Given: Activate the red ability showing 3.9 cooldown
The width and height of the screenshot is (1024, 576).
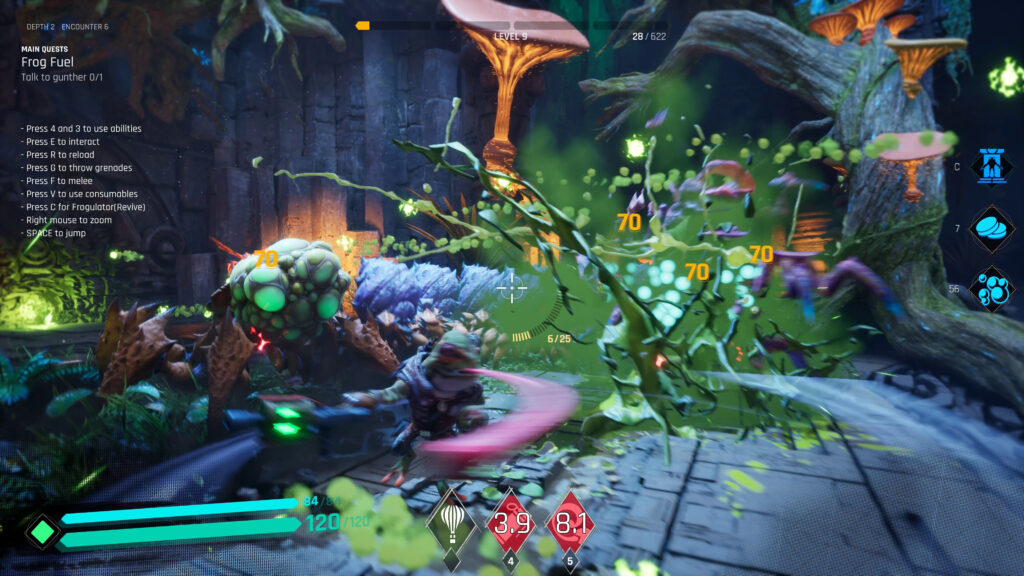Looking at the screenshot, I should [x=510, y=522].
